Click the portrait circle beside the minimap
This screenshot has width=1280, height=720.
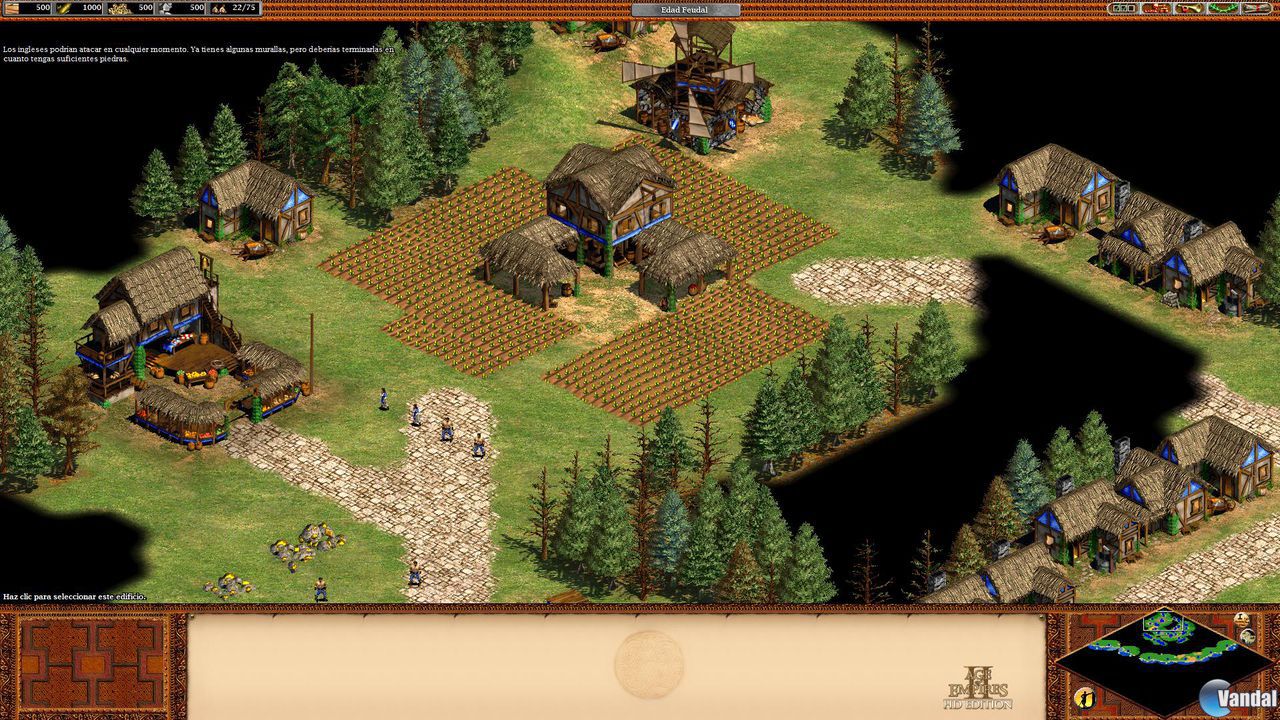tap(1248, 636)
